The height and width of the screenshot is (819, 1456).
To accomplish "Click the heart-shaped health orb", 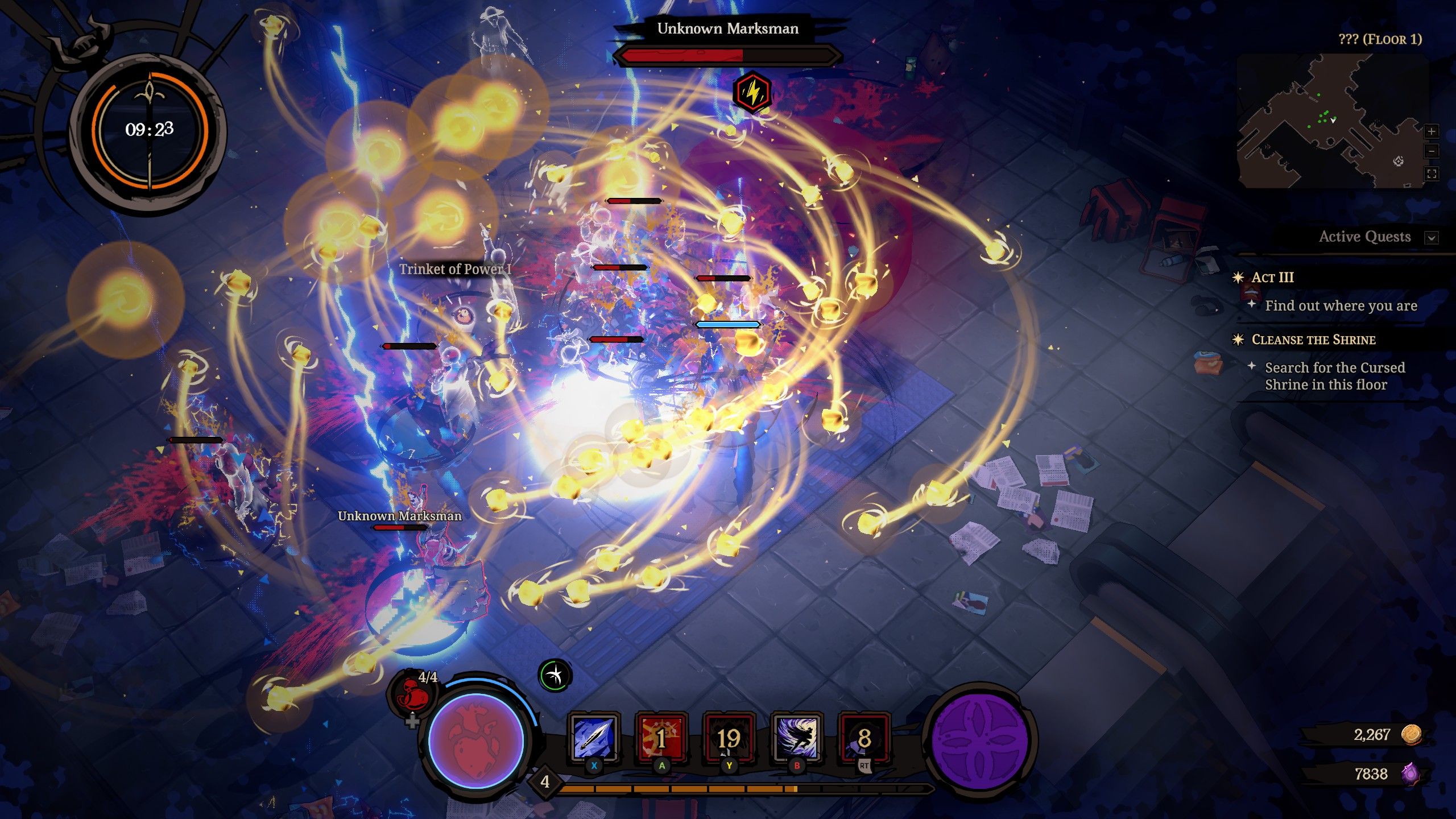I will 477,739.
